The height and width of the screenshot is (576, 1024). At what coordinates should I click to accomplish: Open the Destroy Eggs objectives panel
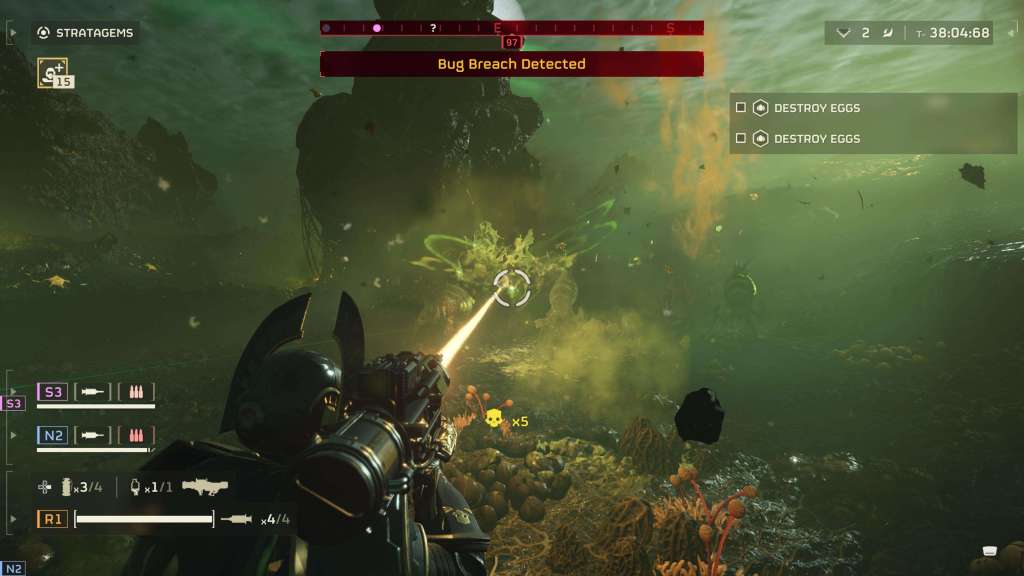[x=872, y=123]
